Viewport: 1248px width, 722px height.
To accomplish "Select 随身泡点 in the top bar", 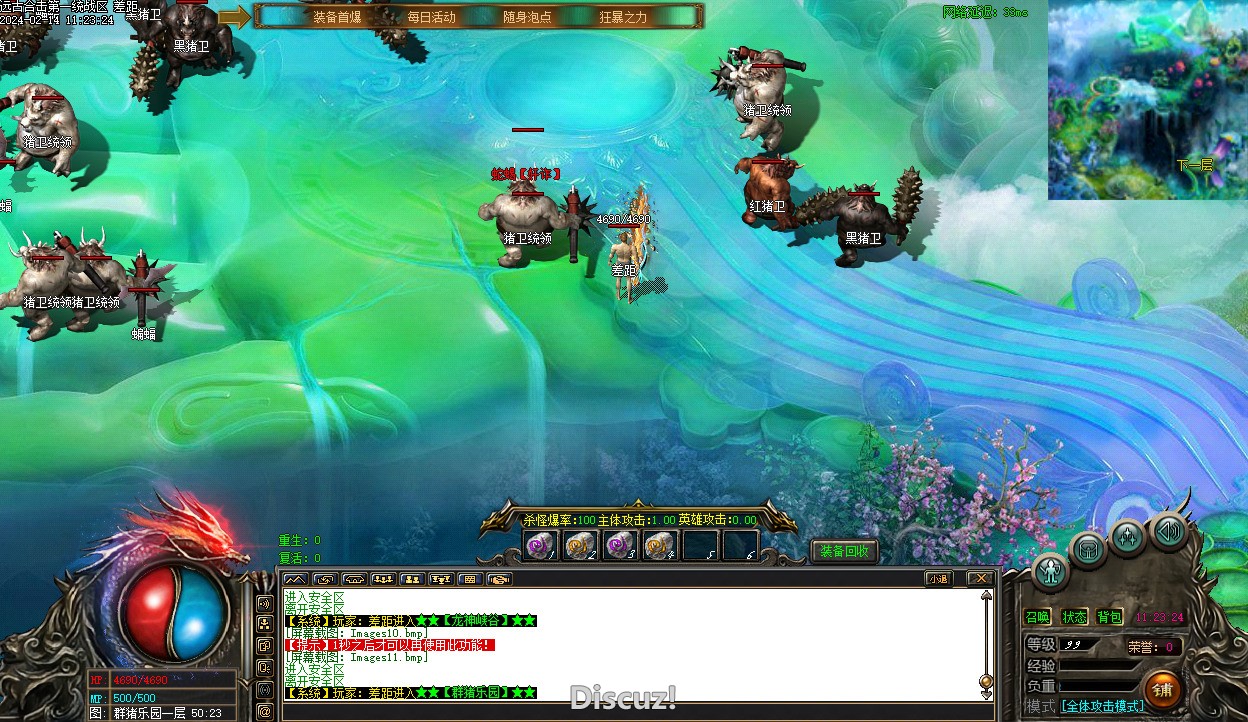I will [527, 17].
